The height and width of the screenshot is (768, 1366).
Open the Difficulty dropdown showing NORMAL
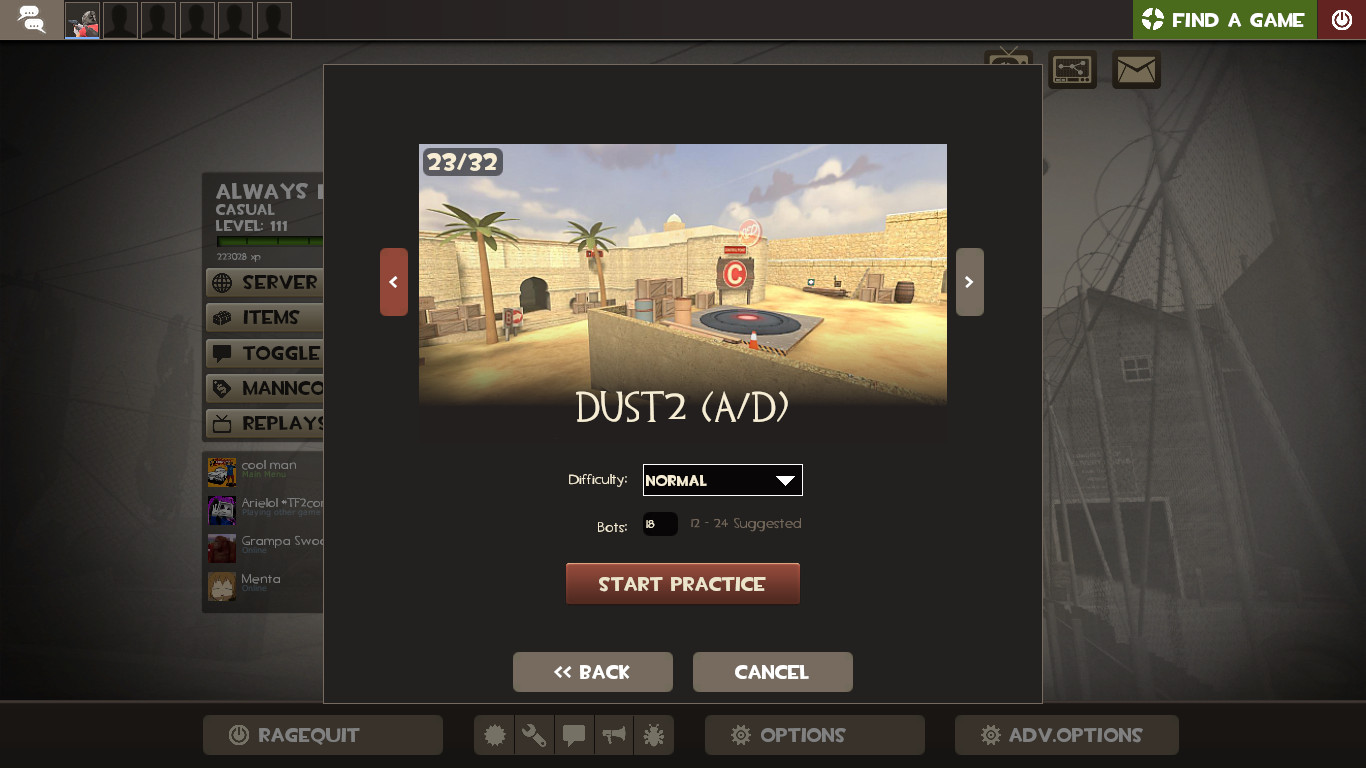coord(722,480)
